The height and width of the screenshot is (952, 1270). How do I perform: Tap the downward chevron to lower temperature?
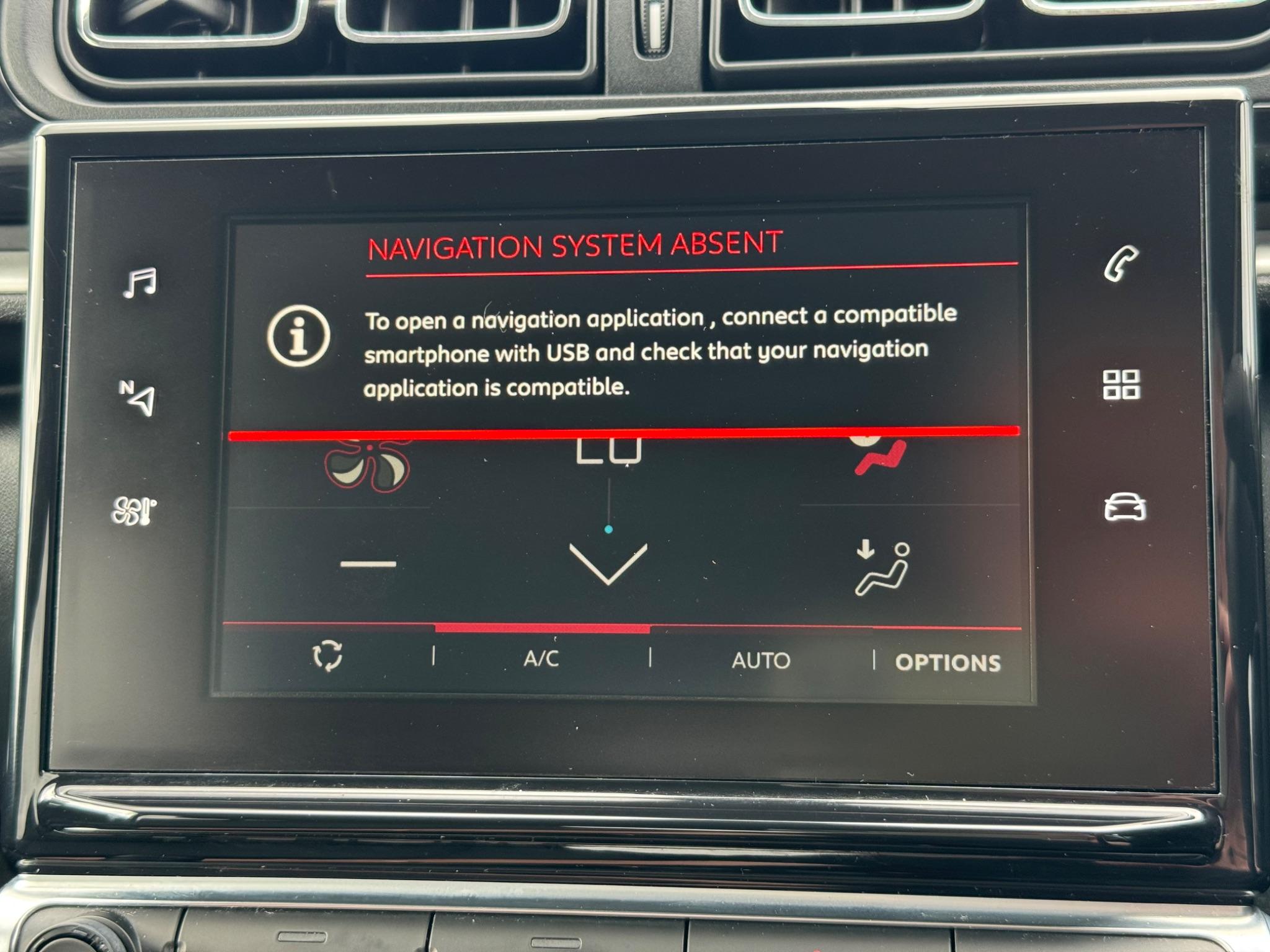click(x=608, y=563)
